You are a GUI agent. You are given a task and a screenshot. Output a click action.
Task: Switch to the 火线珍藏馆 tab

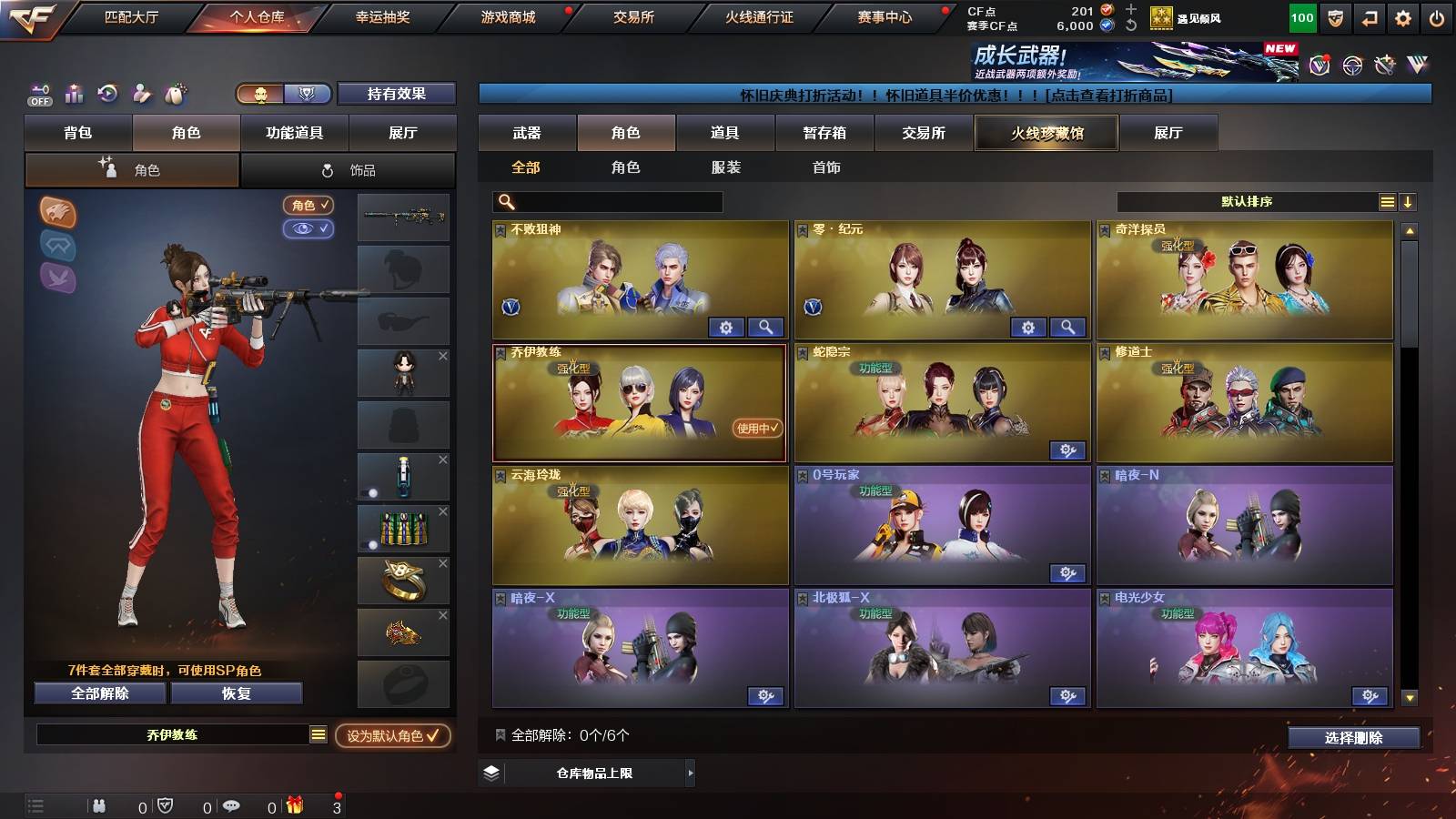tap(1046, 133)
